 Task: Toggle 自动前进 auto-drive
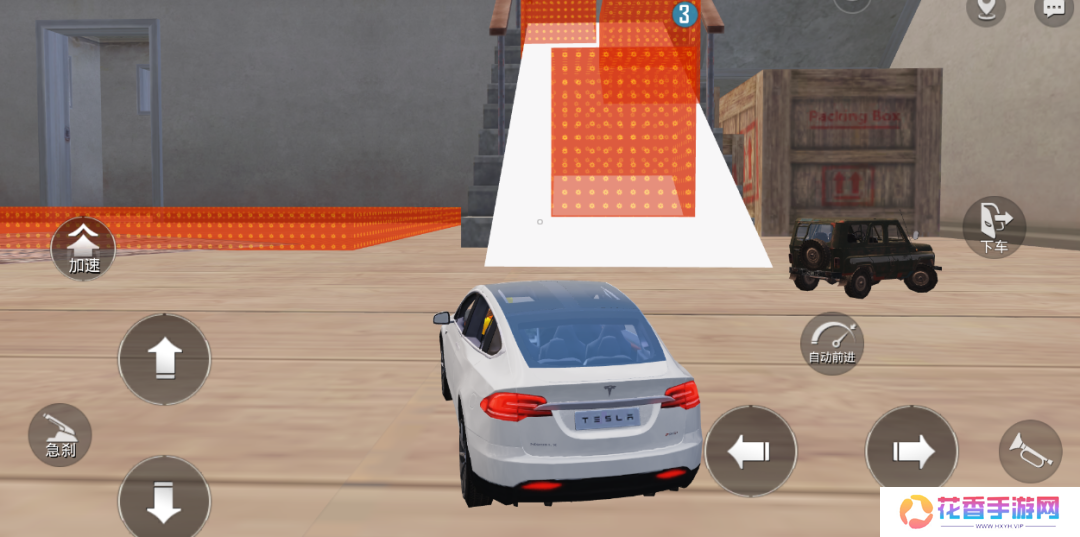(832, 343)
